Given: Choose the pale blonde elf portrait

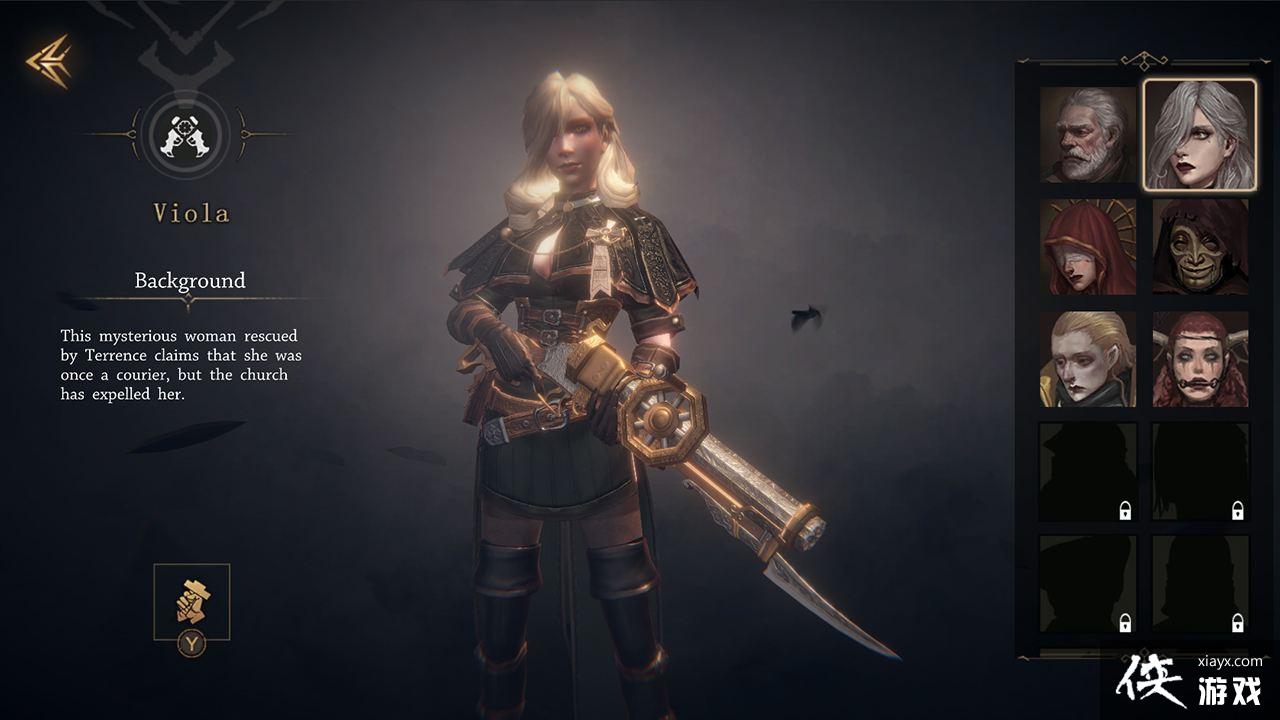Looking at the screenshot, I should pyautogui.click(x=1088, y=359).
